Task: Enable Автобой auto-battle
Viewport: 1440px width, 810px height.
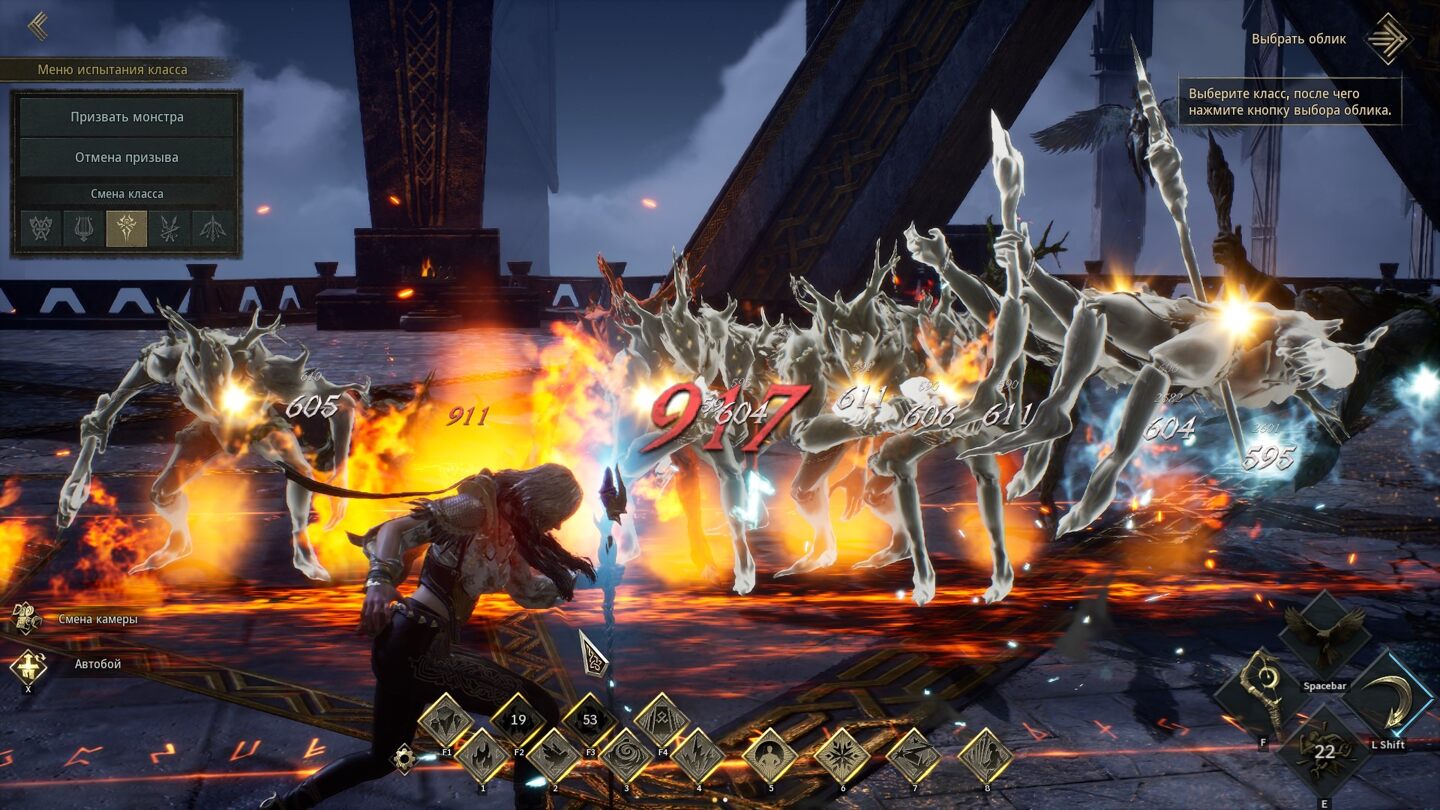Action: click(x=28, y=664)
